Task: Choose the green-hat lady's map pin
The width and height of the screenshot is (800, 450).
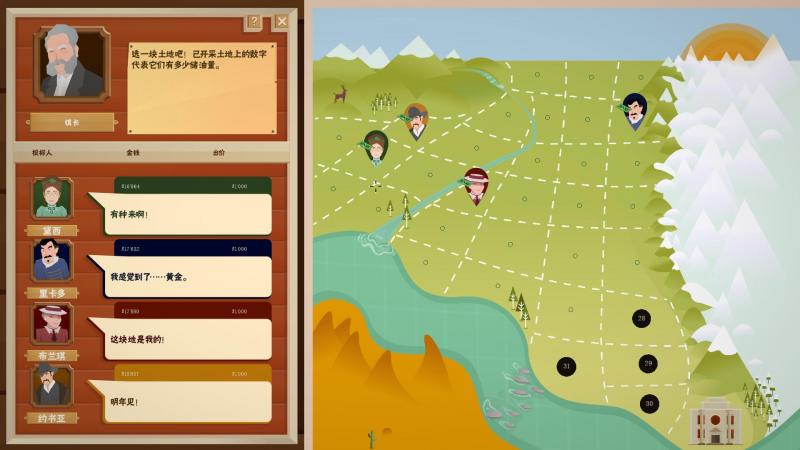Action: point(376,146)
